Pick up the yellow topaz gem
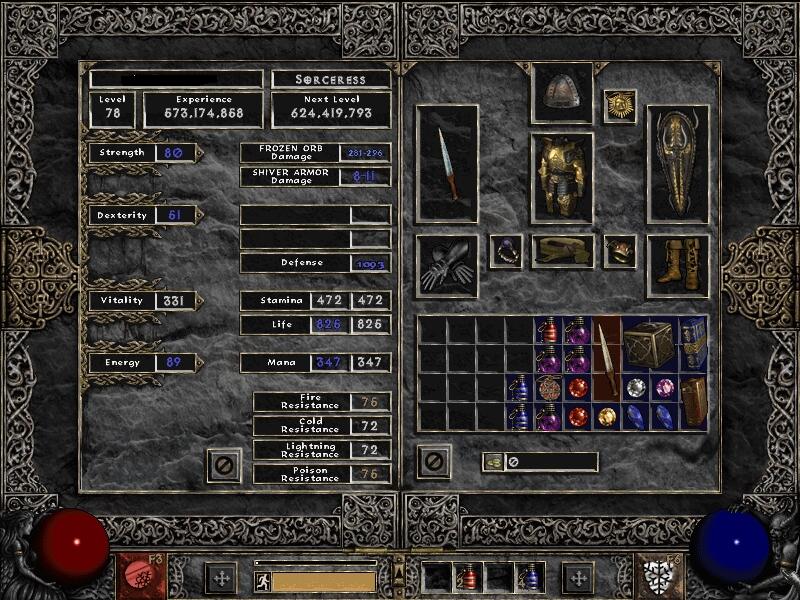The image size is (800, 600). coord(606,415)
